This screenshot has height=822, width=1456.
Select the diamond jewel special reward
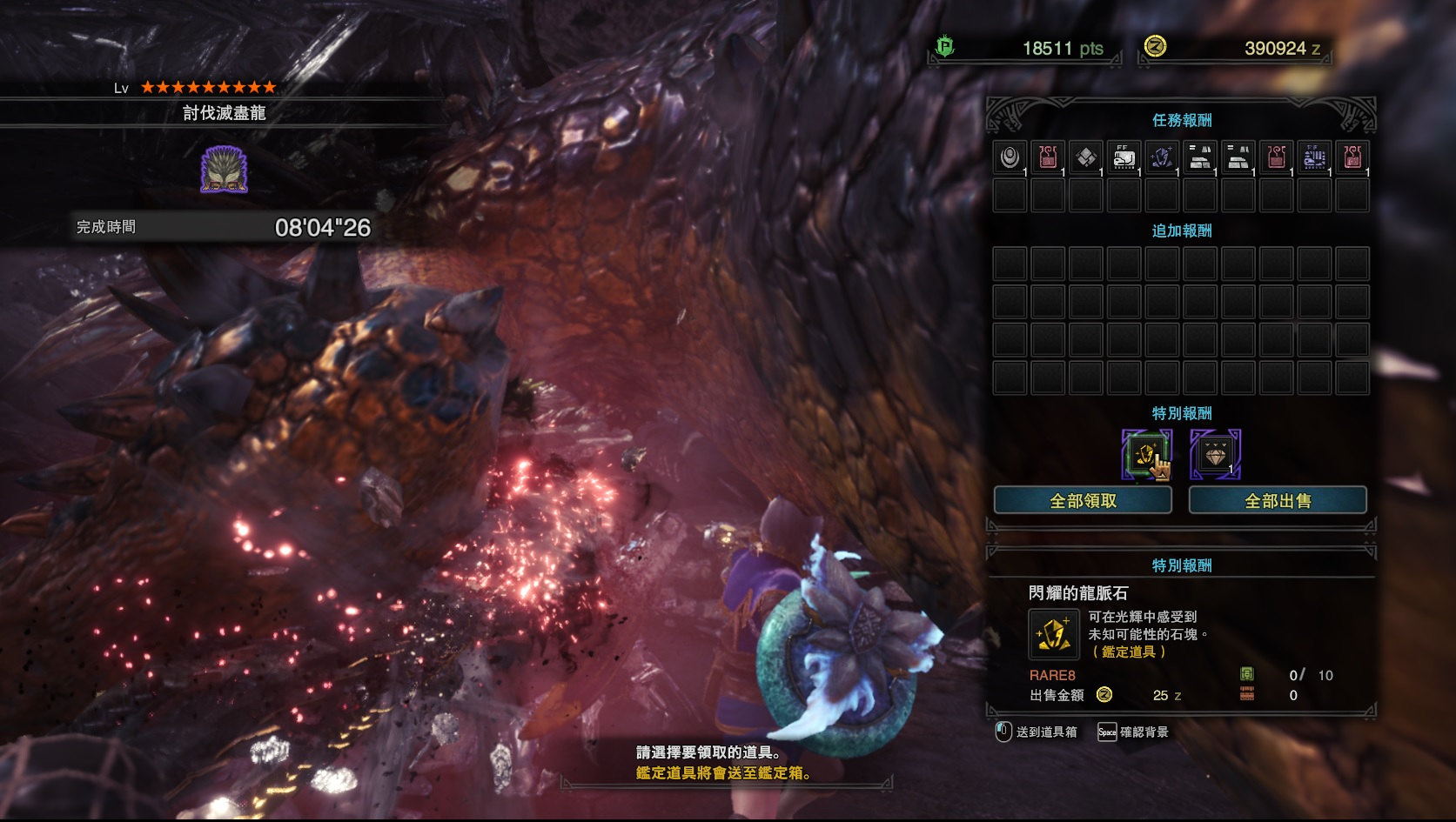click(1215, 454)
